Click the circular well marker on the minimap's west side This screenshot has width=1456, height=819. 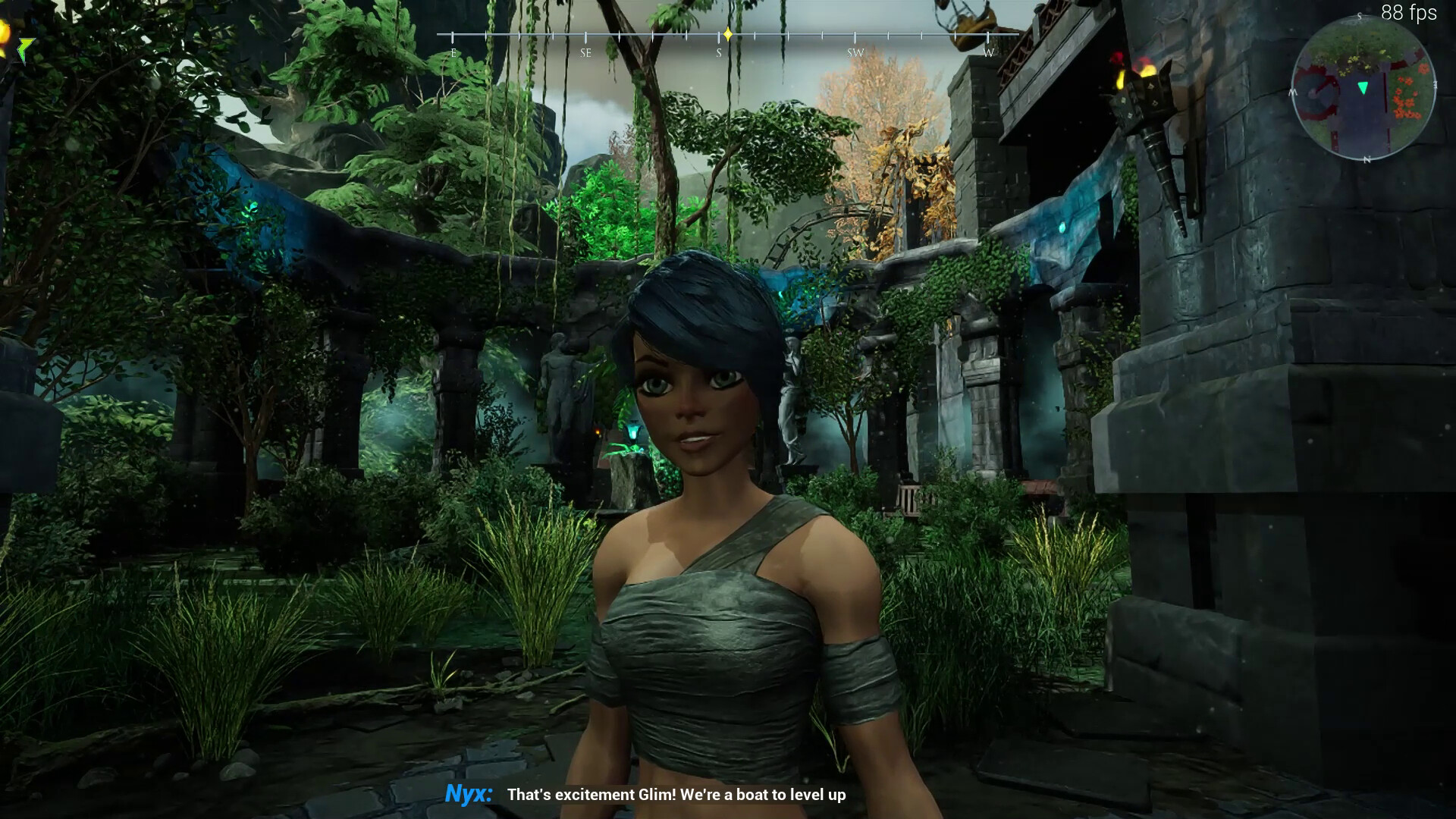coord(1316,93)
